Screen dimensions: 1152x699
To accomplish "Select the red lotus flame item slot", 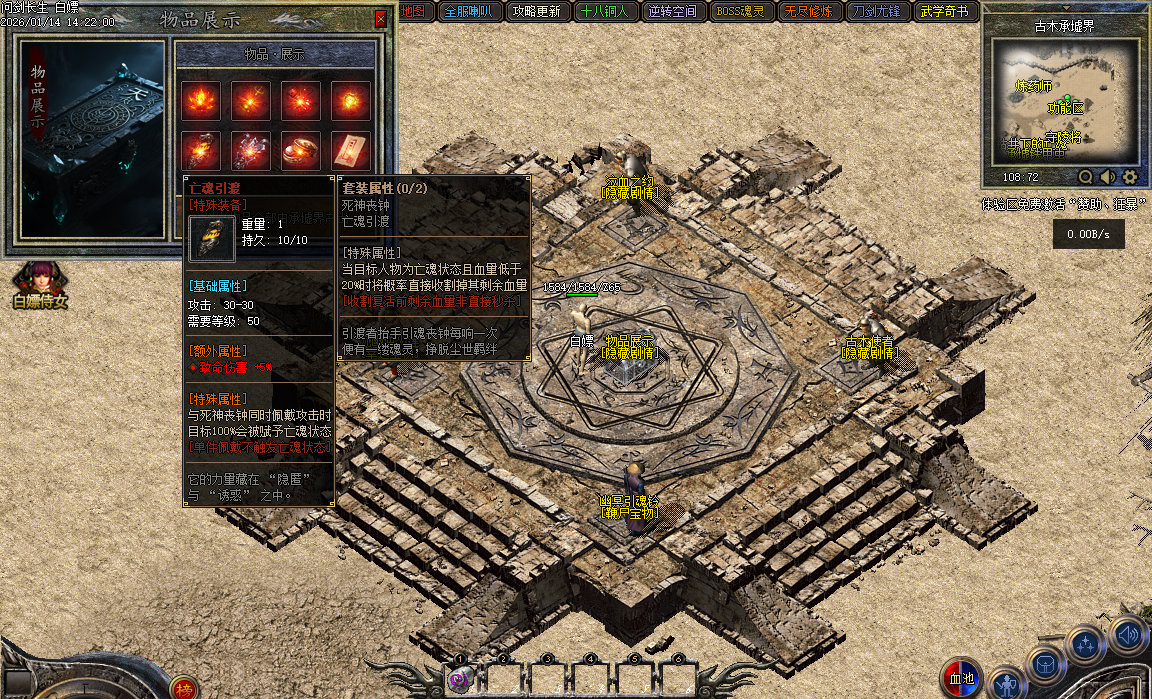I will 201,100.
